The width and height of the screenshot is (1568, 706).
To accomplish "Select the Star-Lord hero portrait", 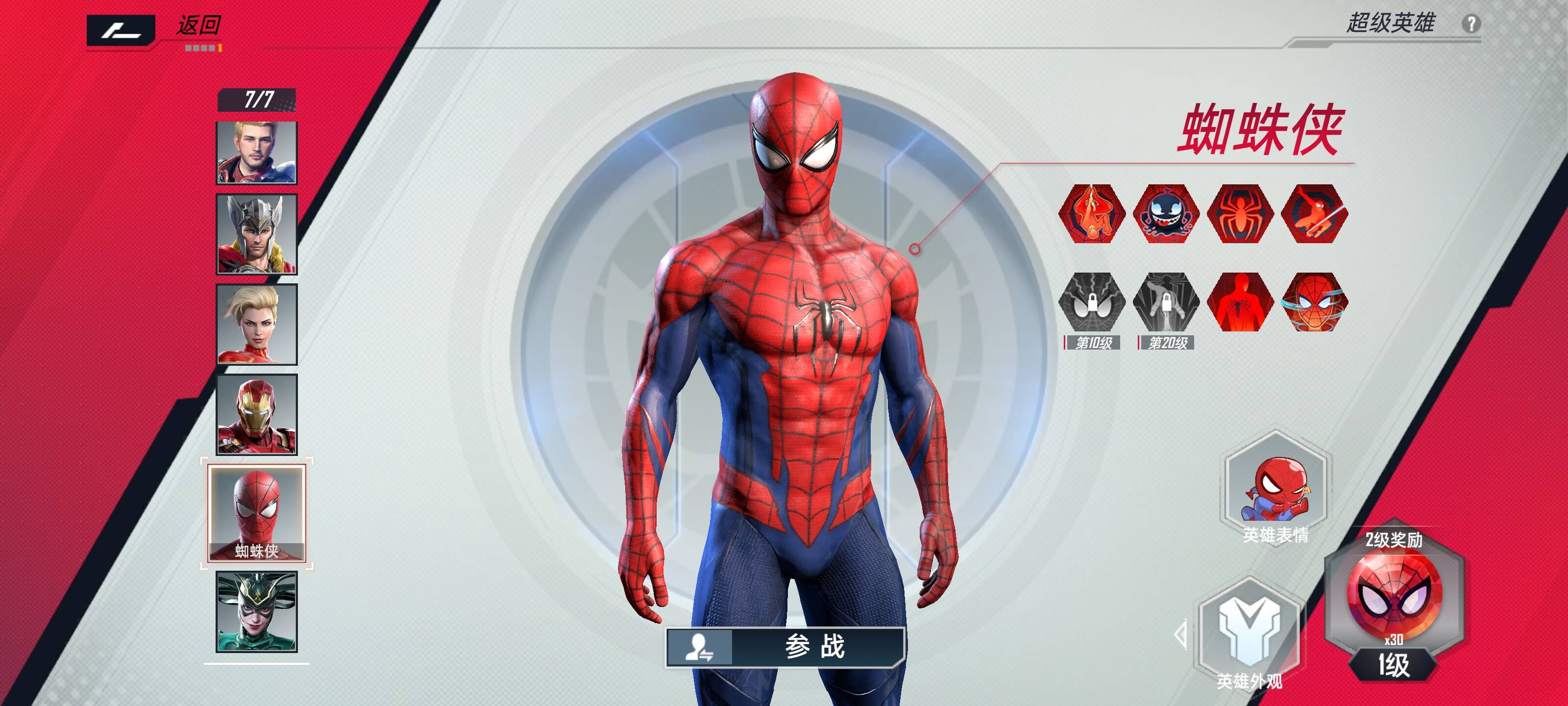I will tap(257, 152).
